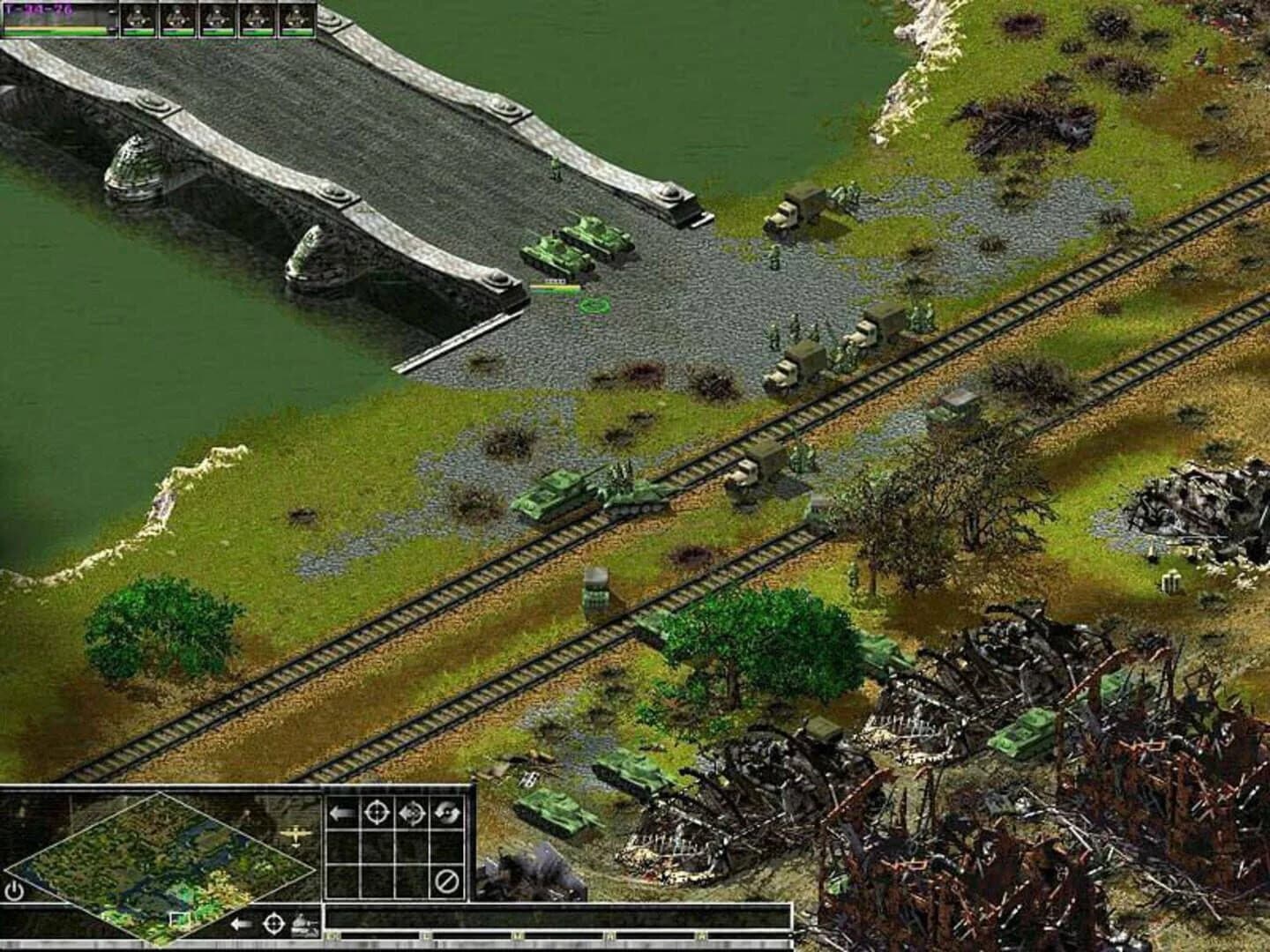Click the tank icon below the minimap

[304, 922]
